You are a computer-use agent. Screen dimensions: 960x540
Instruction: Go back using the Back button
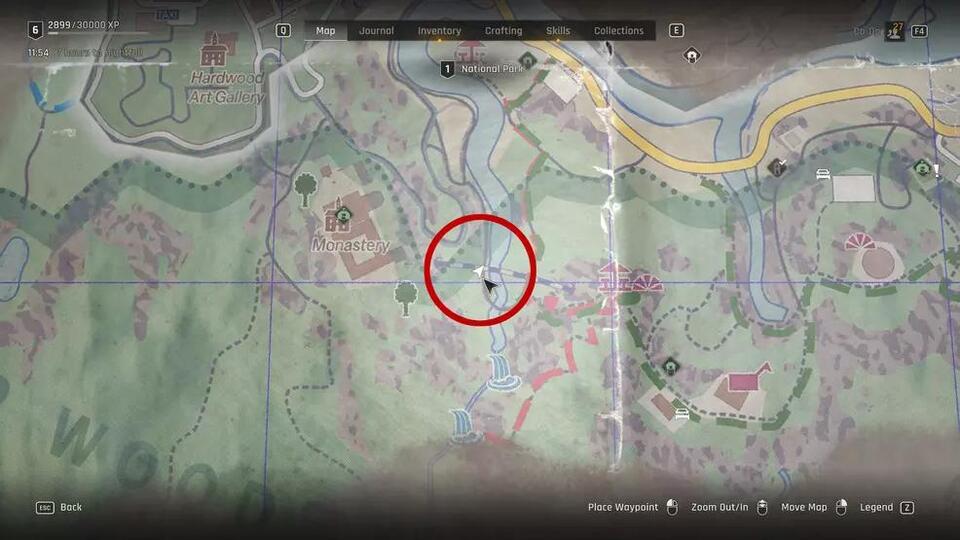(x=60, y=507)
